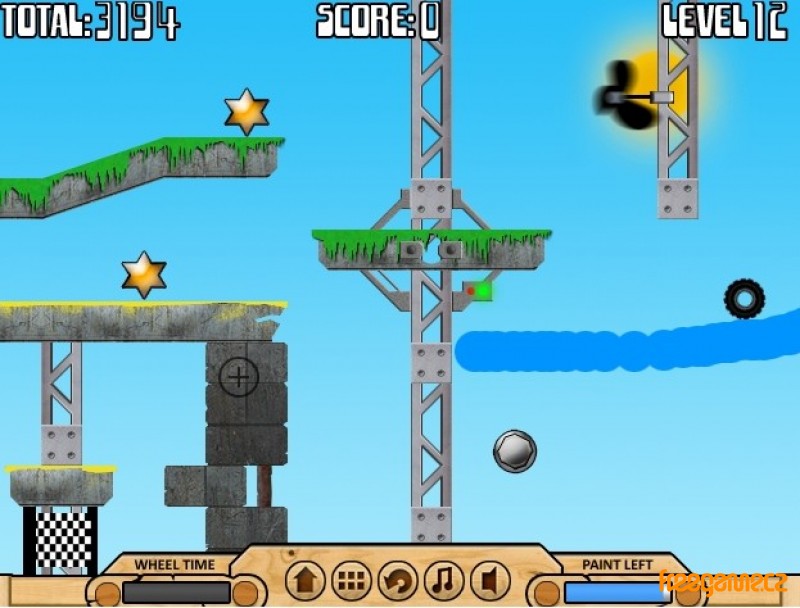The width and height of the screenshot is (800, 608).
Task: Toggle the background music
Action: click(x=443, y=581)
